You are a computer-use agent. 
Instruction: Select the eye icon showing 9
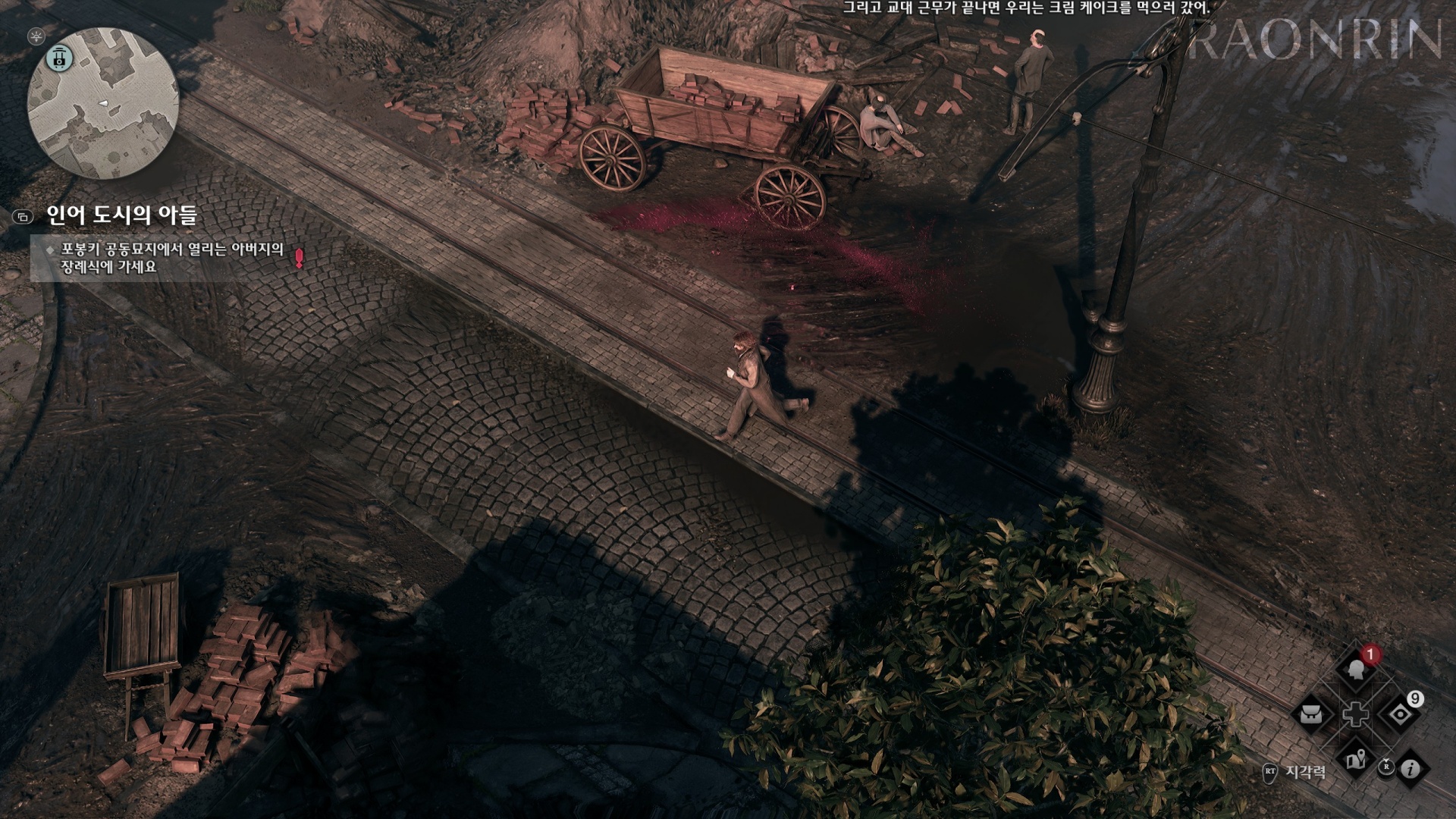click(1399, 714)
